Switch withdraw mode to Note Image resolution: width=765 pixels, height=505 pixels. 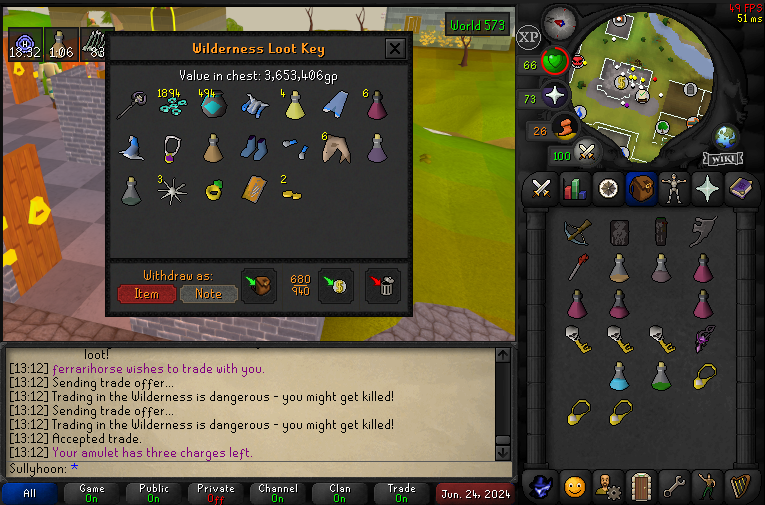pos(208,293)
